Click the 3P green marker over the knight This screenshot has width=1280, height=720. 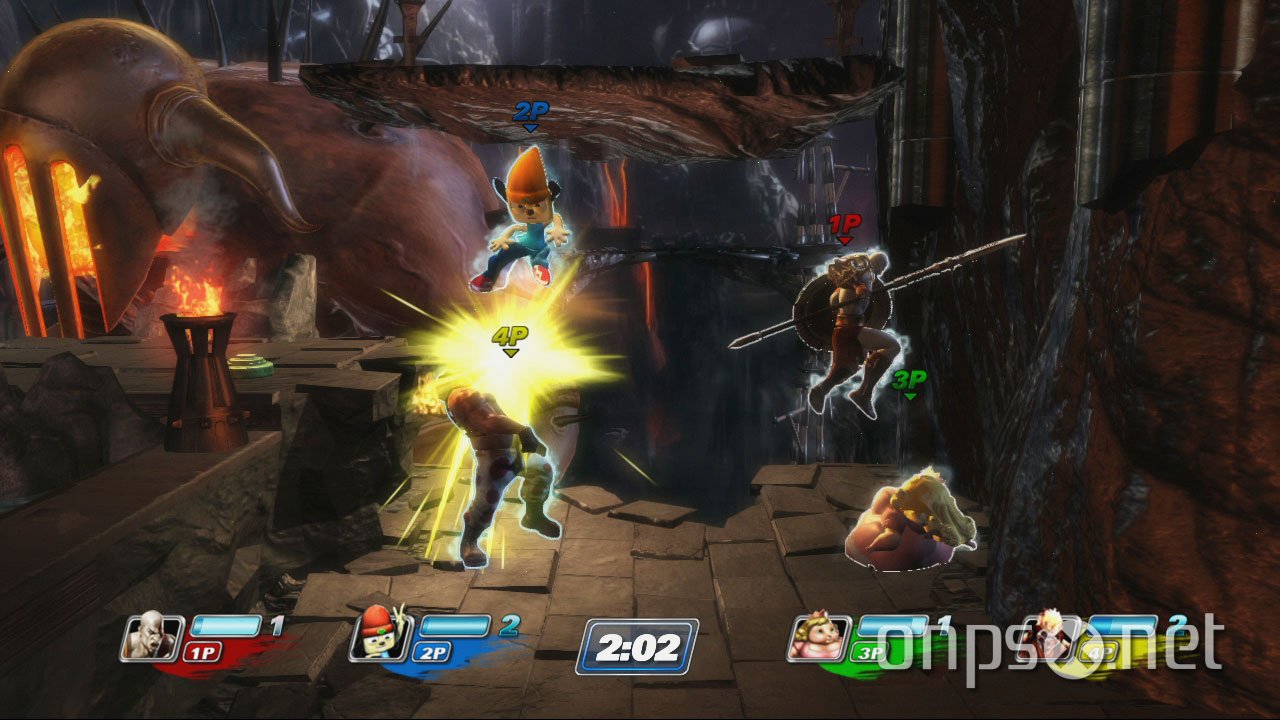point(910,385)
